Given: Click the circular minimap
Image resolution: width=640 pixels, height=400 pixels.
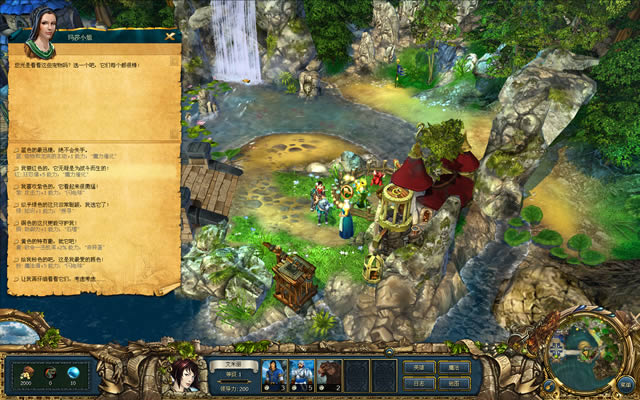Looking at the screenshot, I should pos(587,352).
